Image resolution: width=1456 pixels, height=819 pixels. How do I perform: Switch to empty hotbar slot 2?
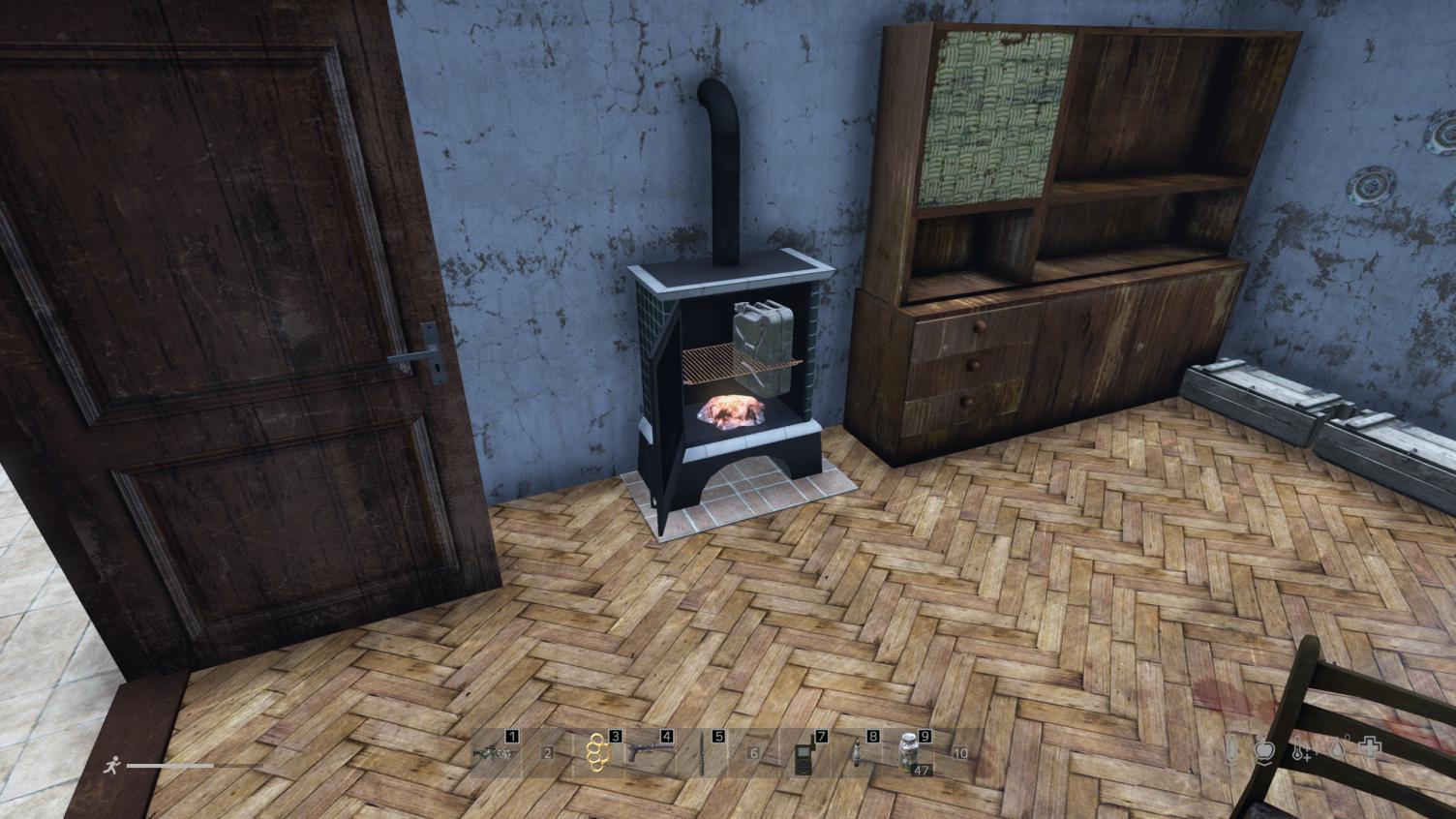click(x=547, y=754)
